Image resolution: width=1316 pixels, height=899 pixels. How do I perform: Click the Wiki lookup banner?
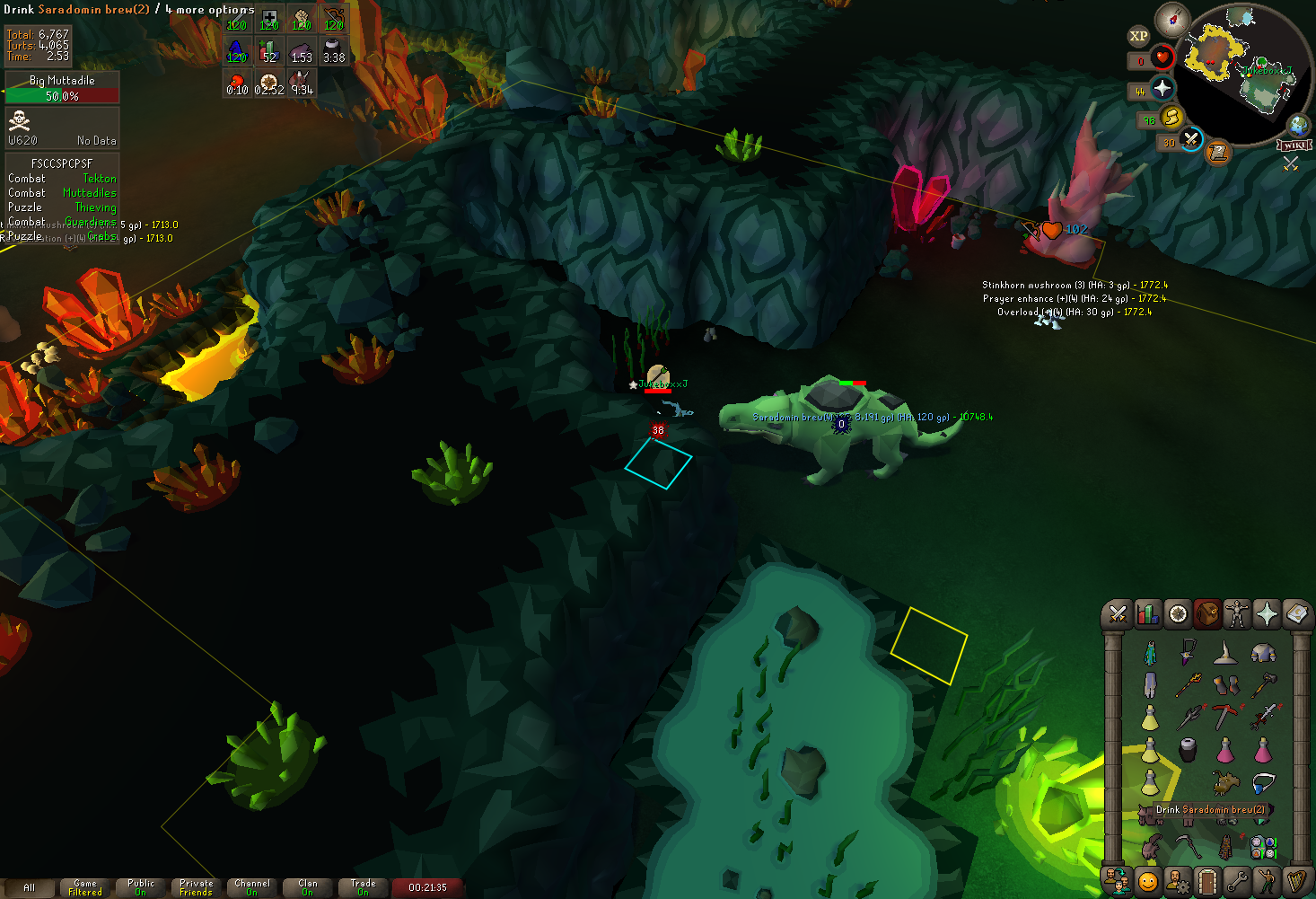point(1294,145)
